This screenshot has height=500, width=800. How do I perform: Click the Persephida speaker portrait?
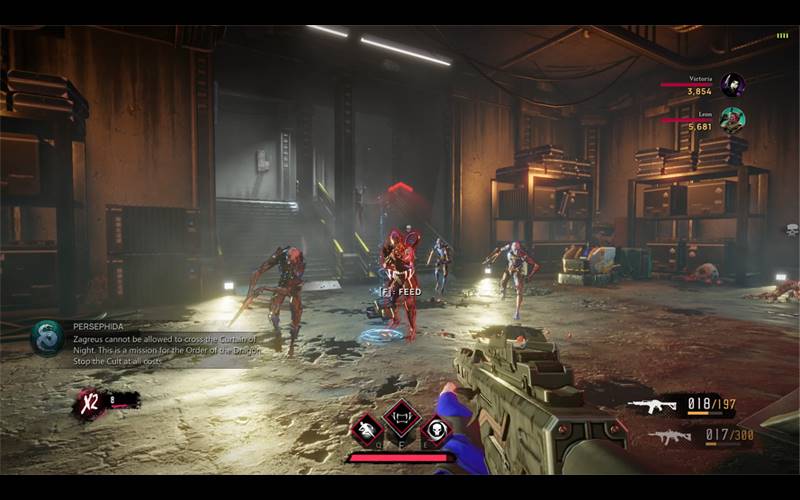[x=46, y=337]
